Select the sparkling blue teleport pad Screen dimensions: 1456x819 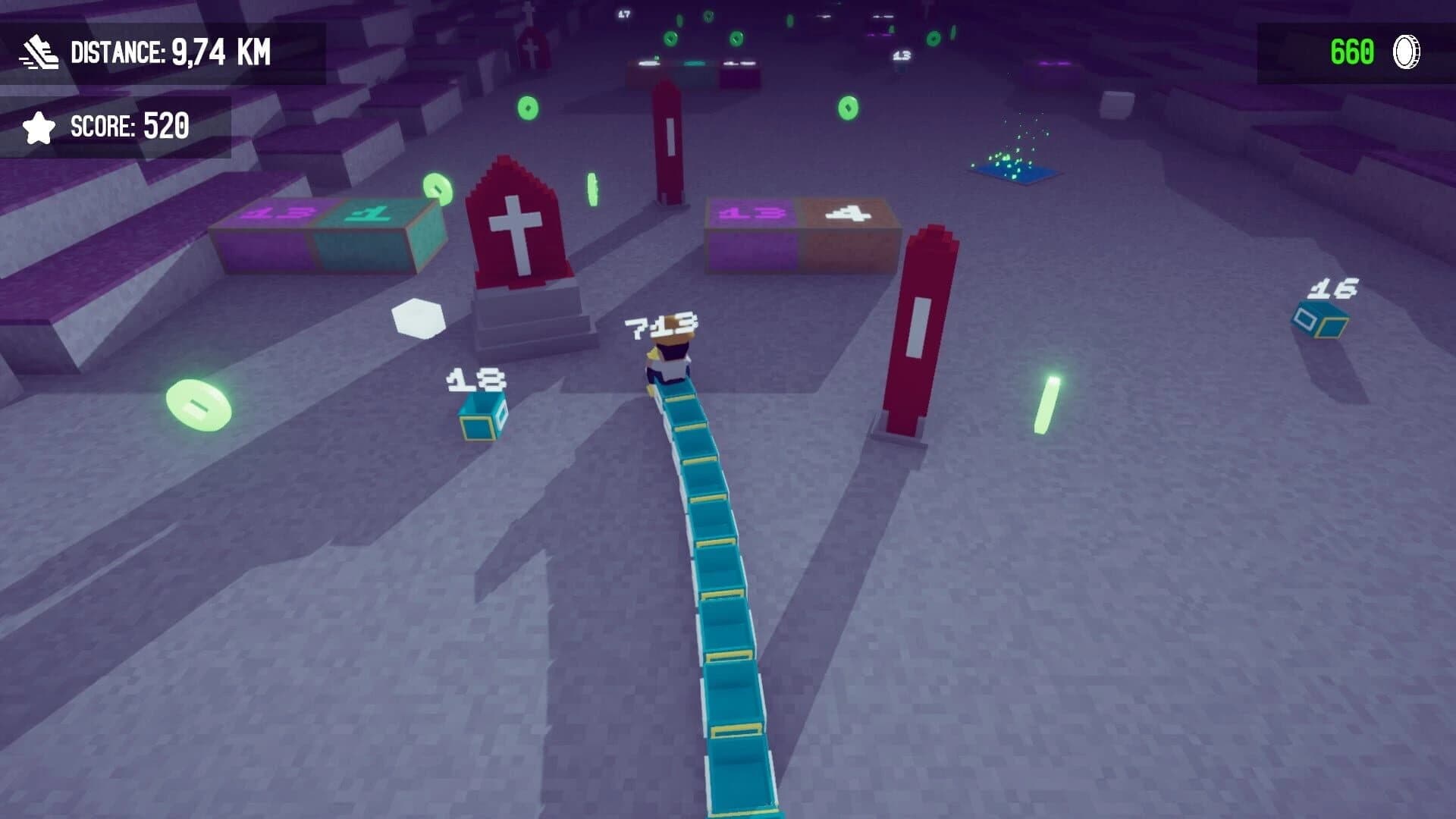[x=1014, y=175]
